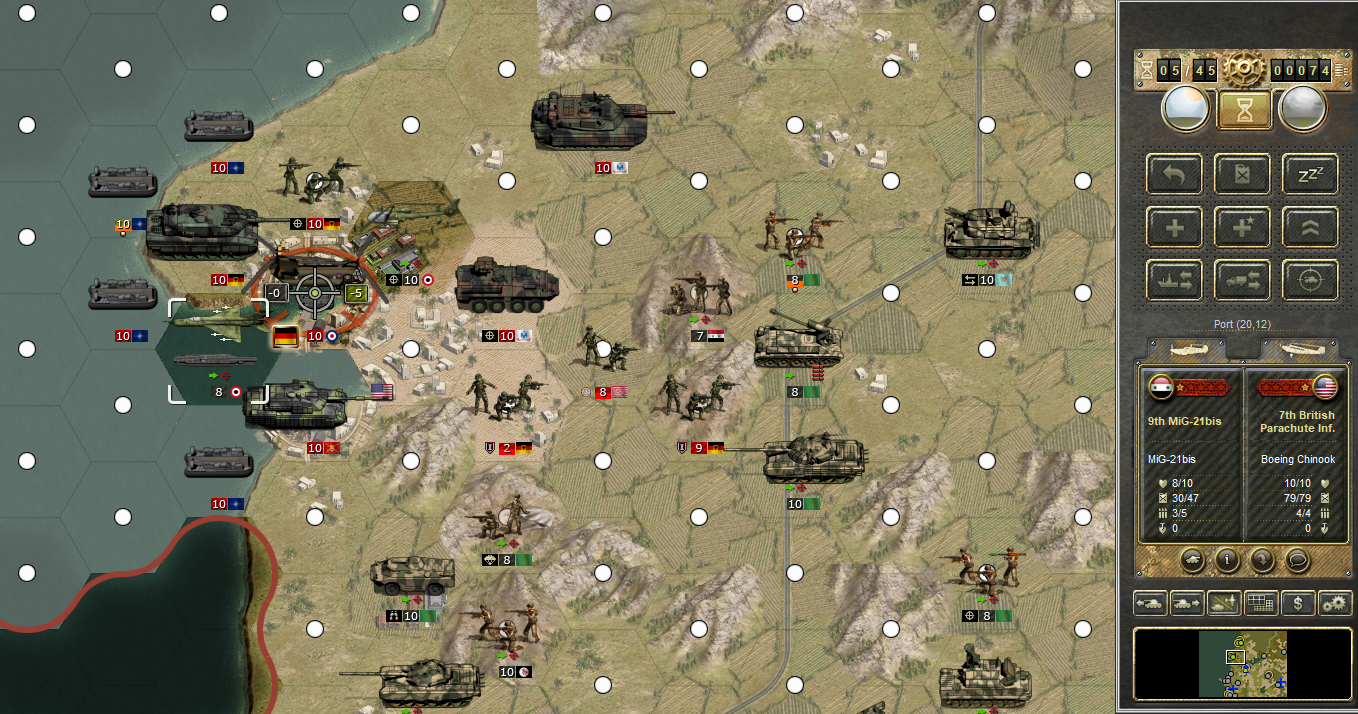The image size is (1358, 714).
Task: Put the unit to sleep (ZZZ button)
Action: [x=1311, y=174]
